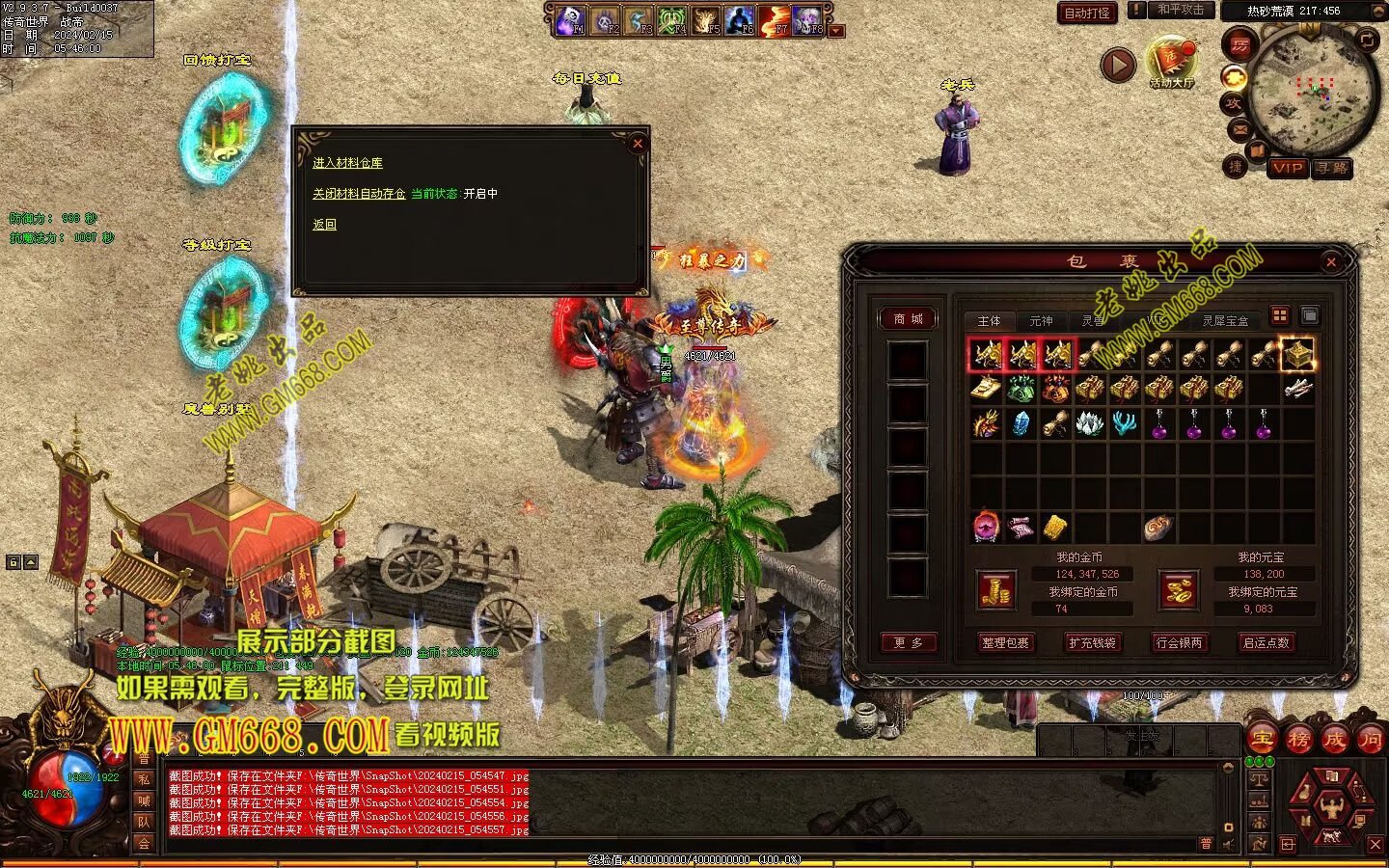
Task: Switch to the 灵犀宝盒 tab
Action: [1225, 321]
